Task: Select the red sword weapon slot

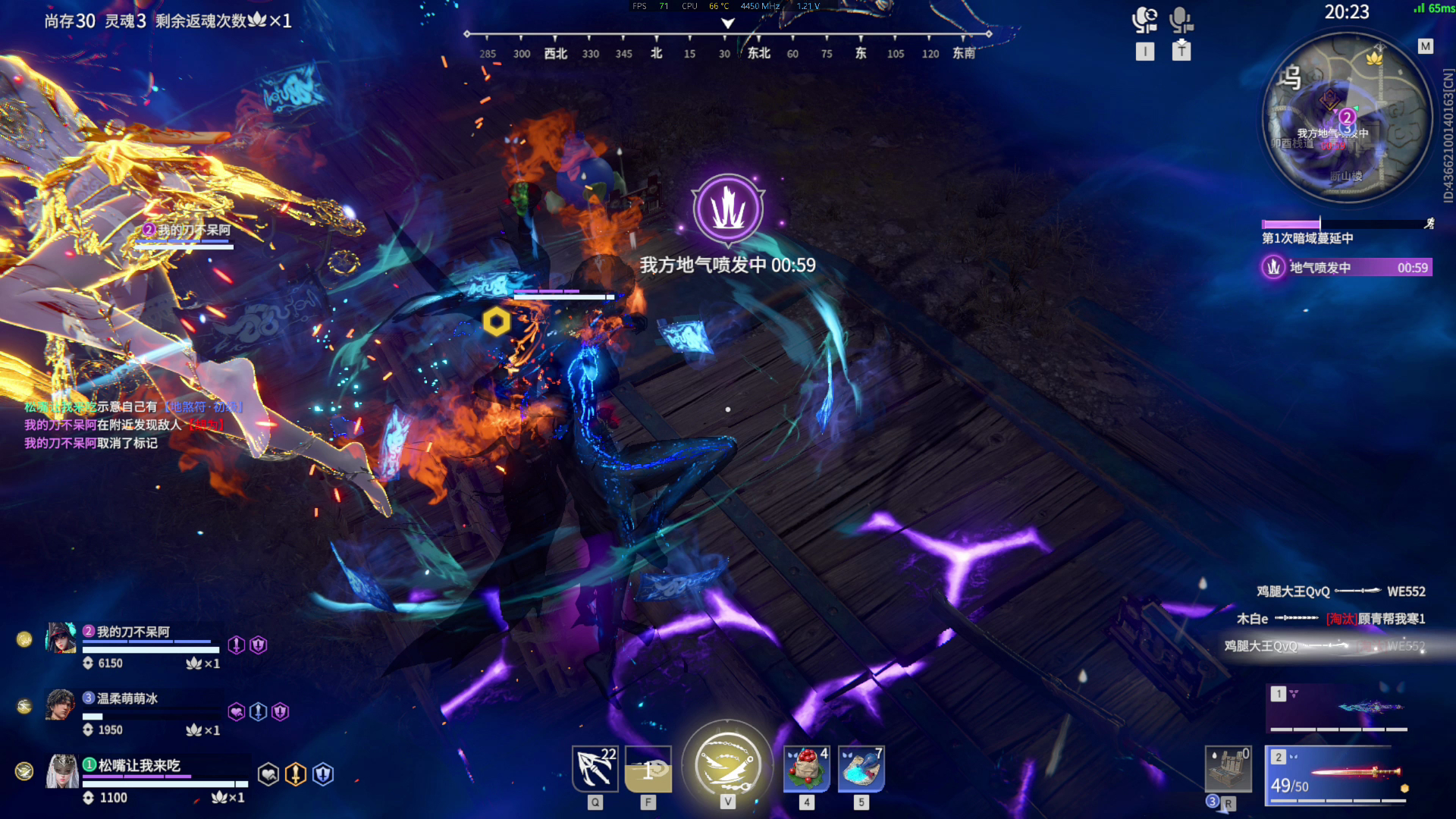Action: point(1338,775)
